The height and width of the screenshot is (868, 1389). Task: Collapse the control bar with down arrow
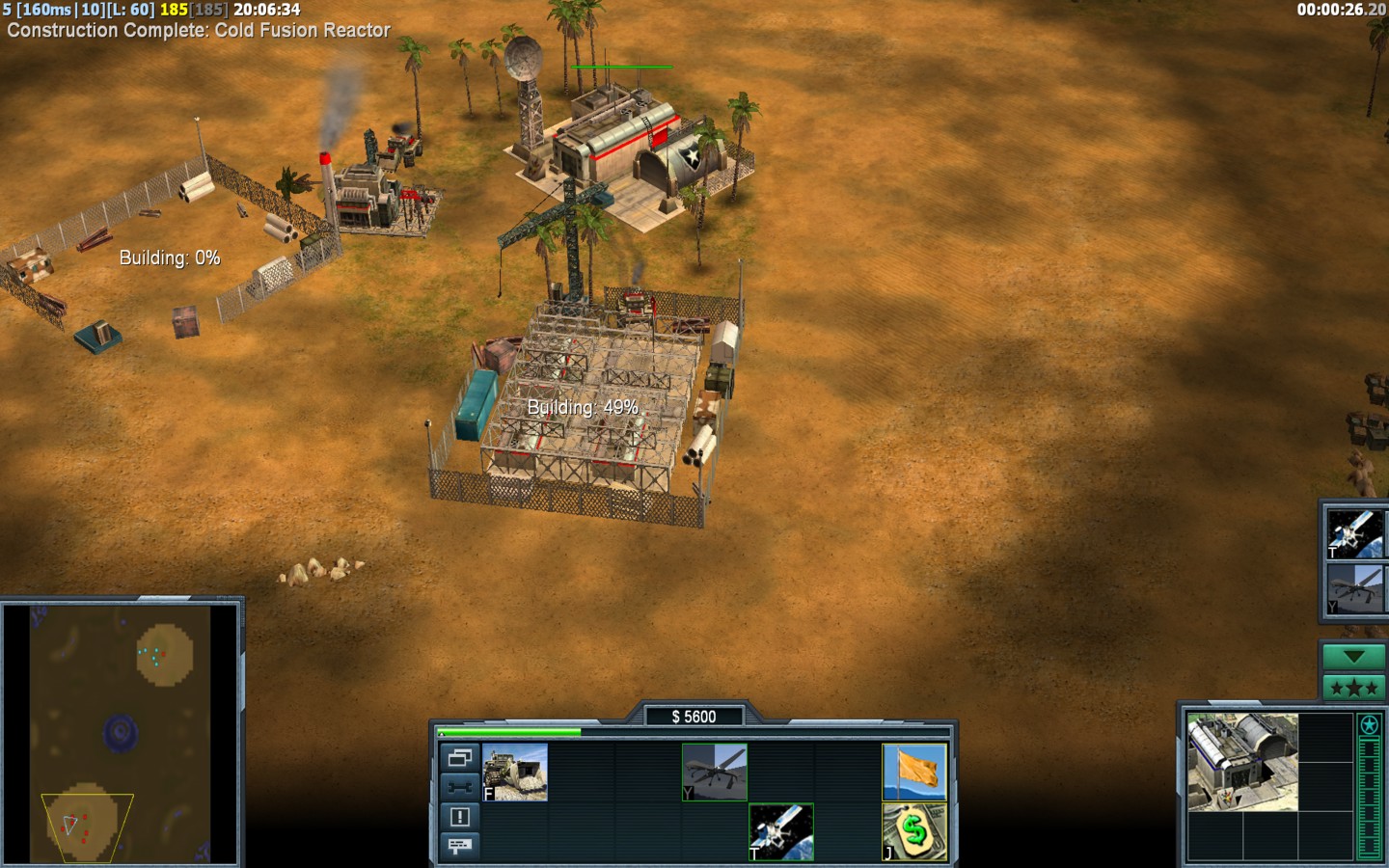[x=1353, y=657]
